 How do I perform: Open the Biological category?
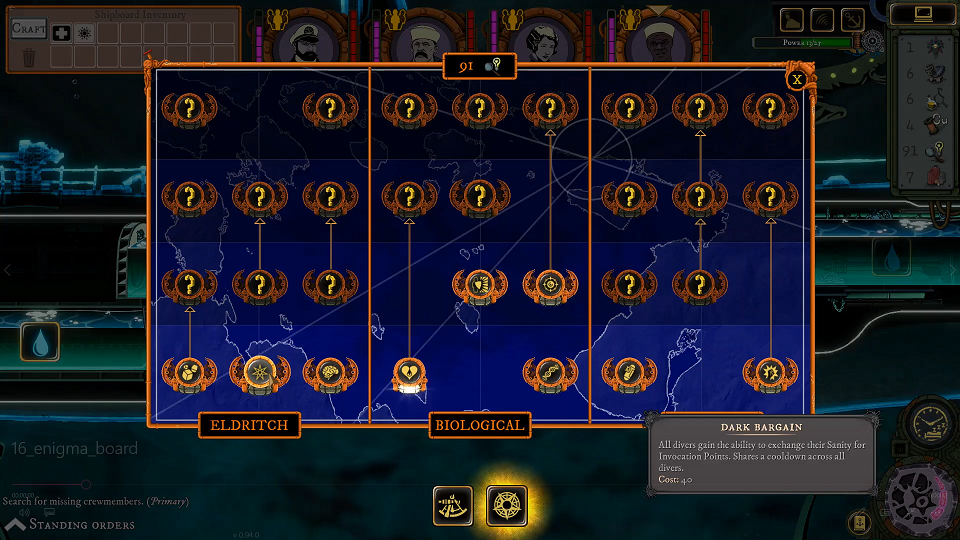tap(479, 425)
